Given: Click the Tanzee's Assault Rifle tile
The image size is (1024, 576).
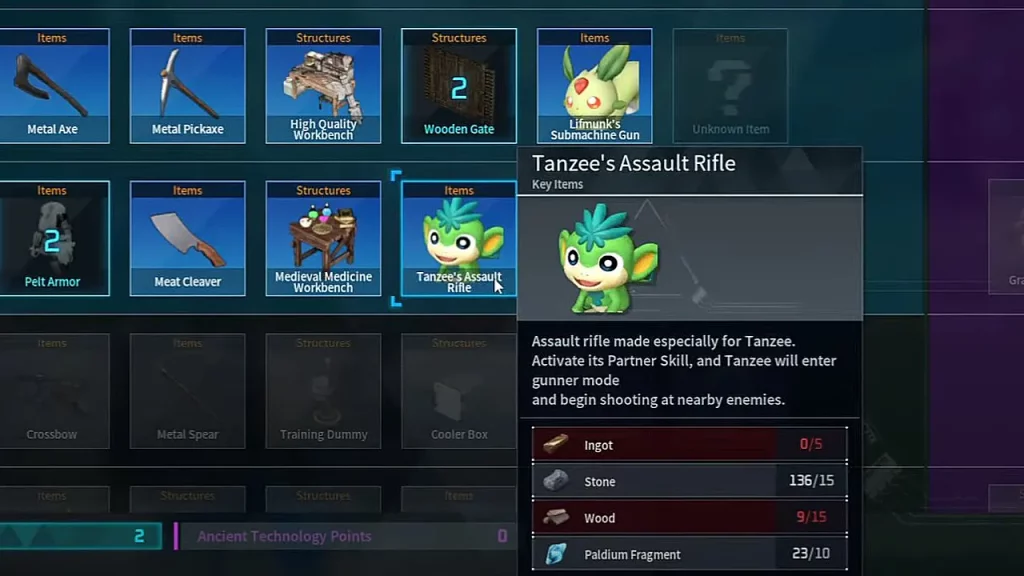Looking at the screenshot, I should point(458,239).
